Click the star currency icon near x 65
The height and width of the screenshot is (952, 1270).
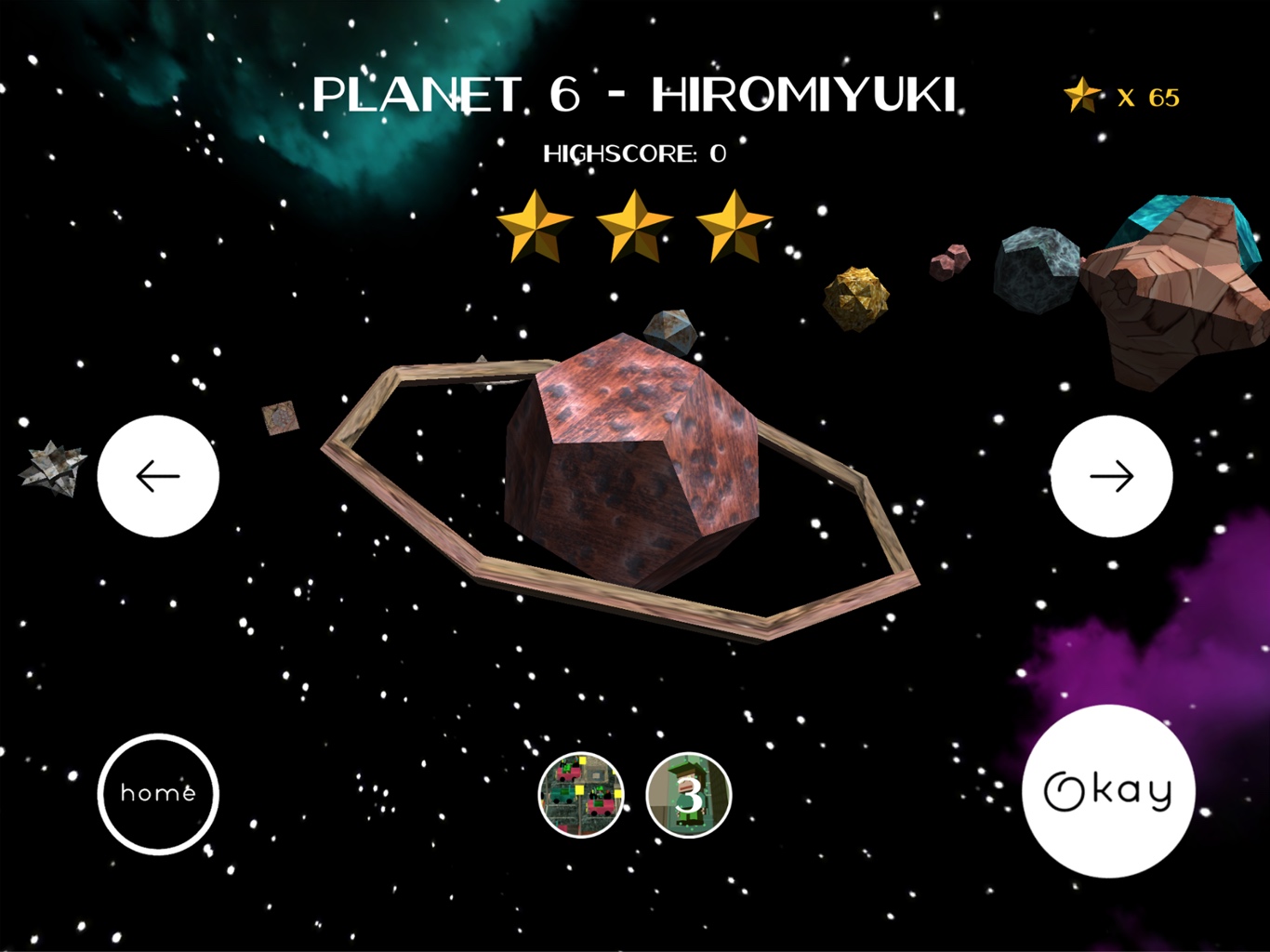(1081, 94)
